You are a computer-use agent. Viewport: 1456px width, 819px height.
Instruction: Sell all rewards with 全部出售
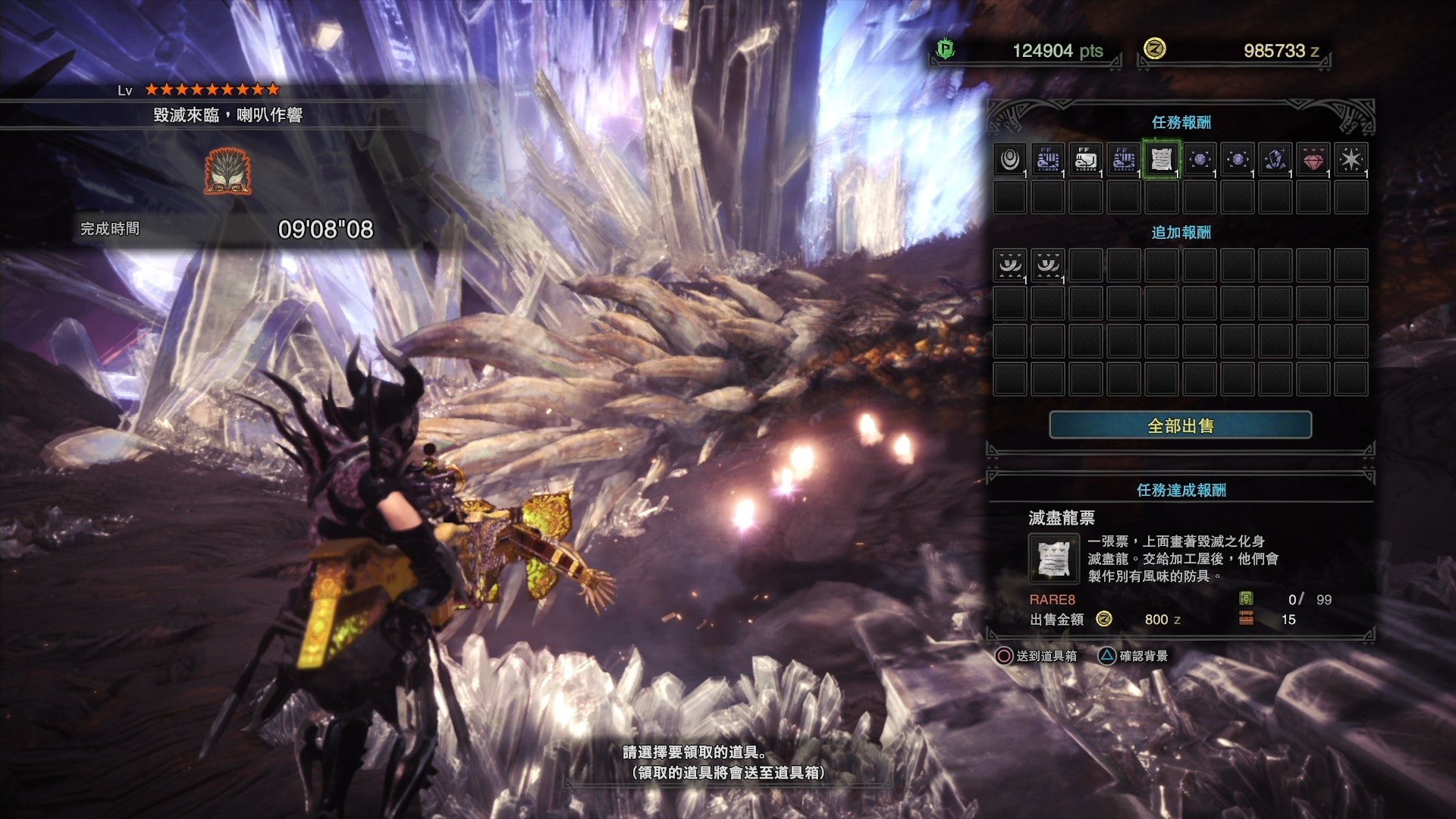[1180, 425]
